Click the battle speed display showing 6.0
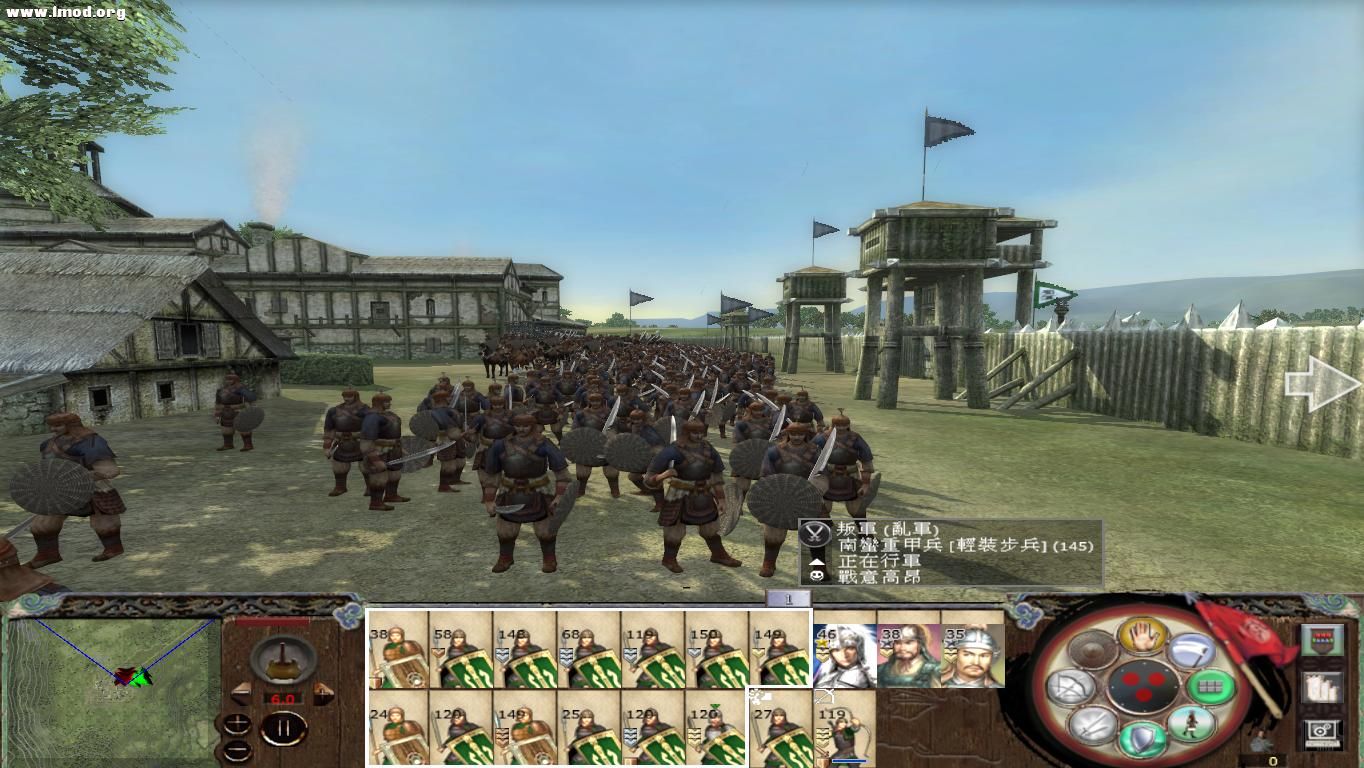 (282, 698)
